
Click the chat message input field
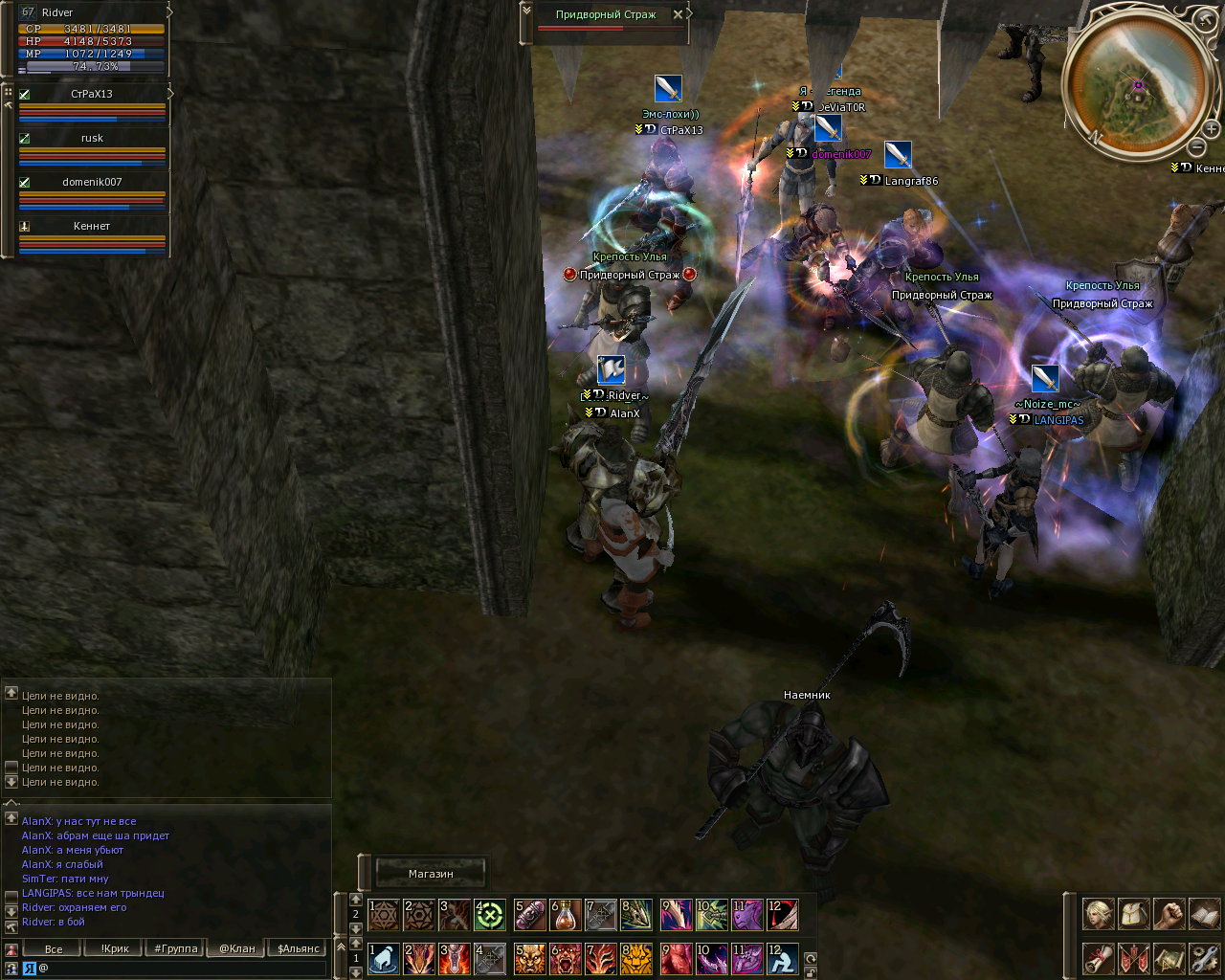[182, 969]
